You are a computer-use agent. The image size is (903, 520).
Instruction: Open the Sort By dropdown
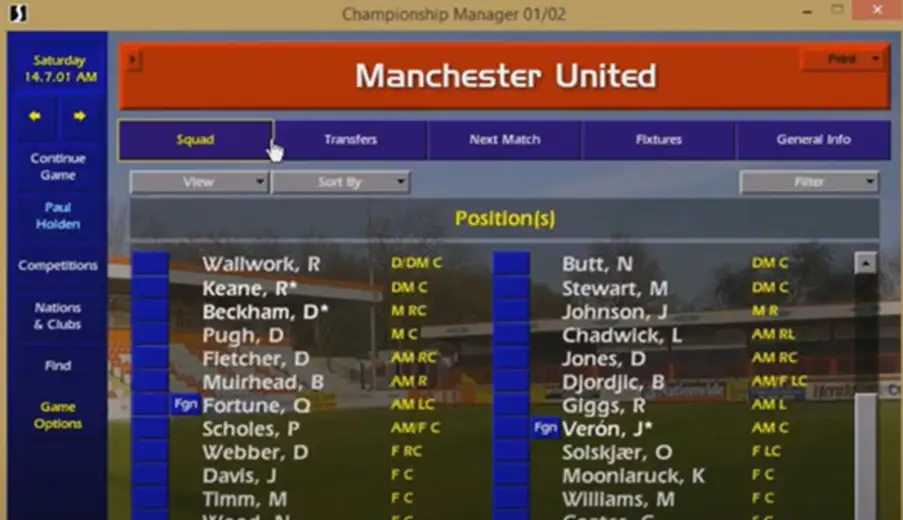point(340,182)
